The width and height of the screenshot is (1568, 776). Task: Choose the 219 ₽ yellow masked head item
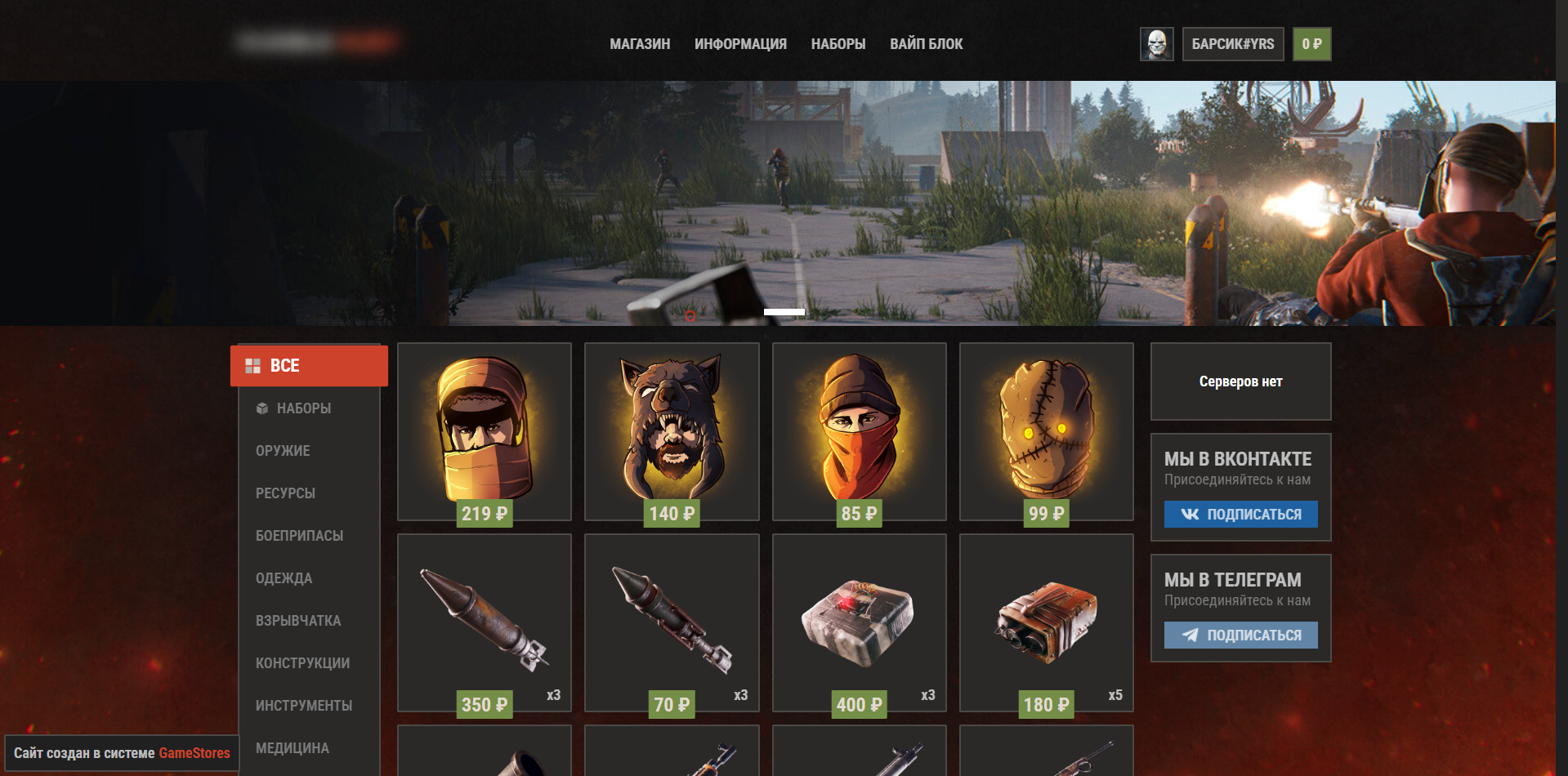point(485,430)
